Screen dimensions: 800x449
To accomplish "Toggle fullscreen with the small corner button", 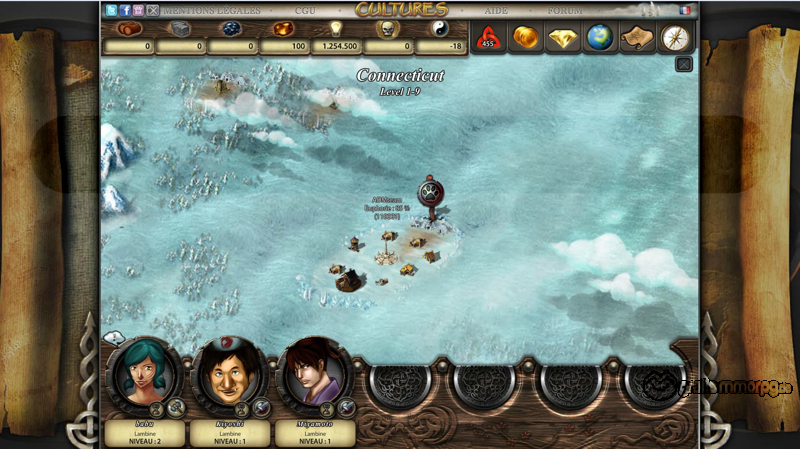I will click(x=684, y=64).
